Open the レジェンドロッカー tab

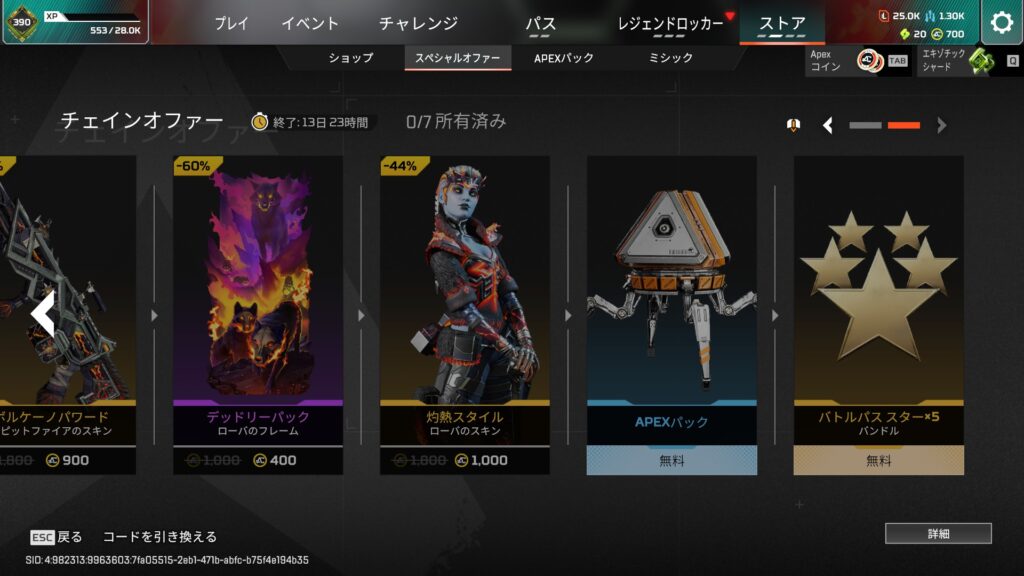point(670,23)
